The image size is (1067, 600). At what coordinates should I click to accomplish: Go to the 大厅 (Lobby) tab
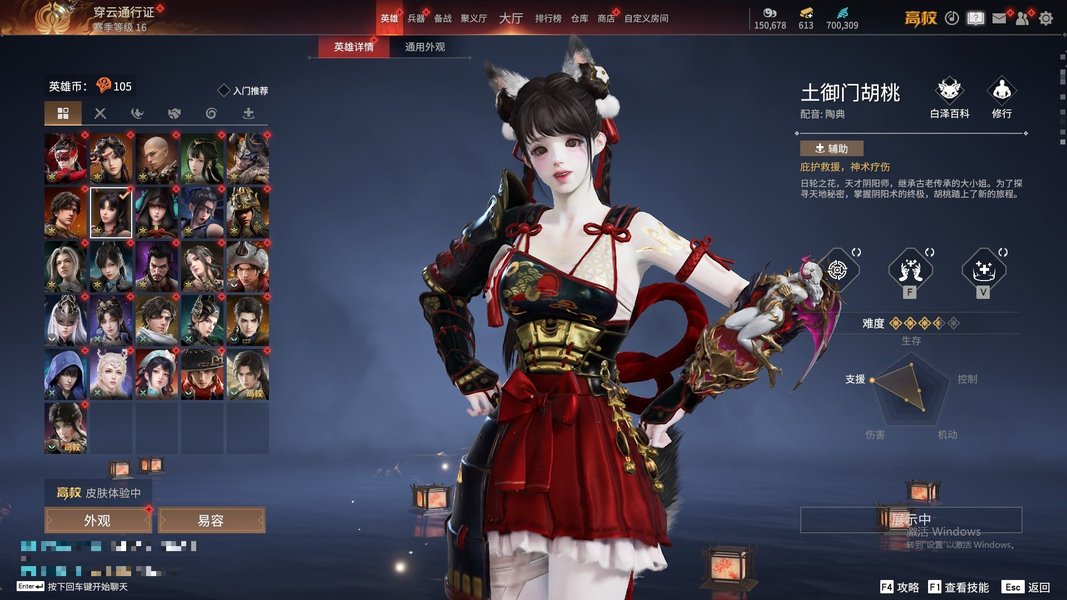tap(510, 18)
